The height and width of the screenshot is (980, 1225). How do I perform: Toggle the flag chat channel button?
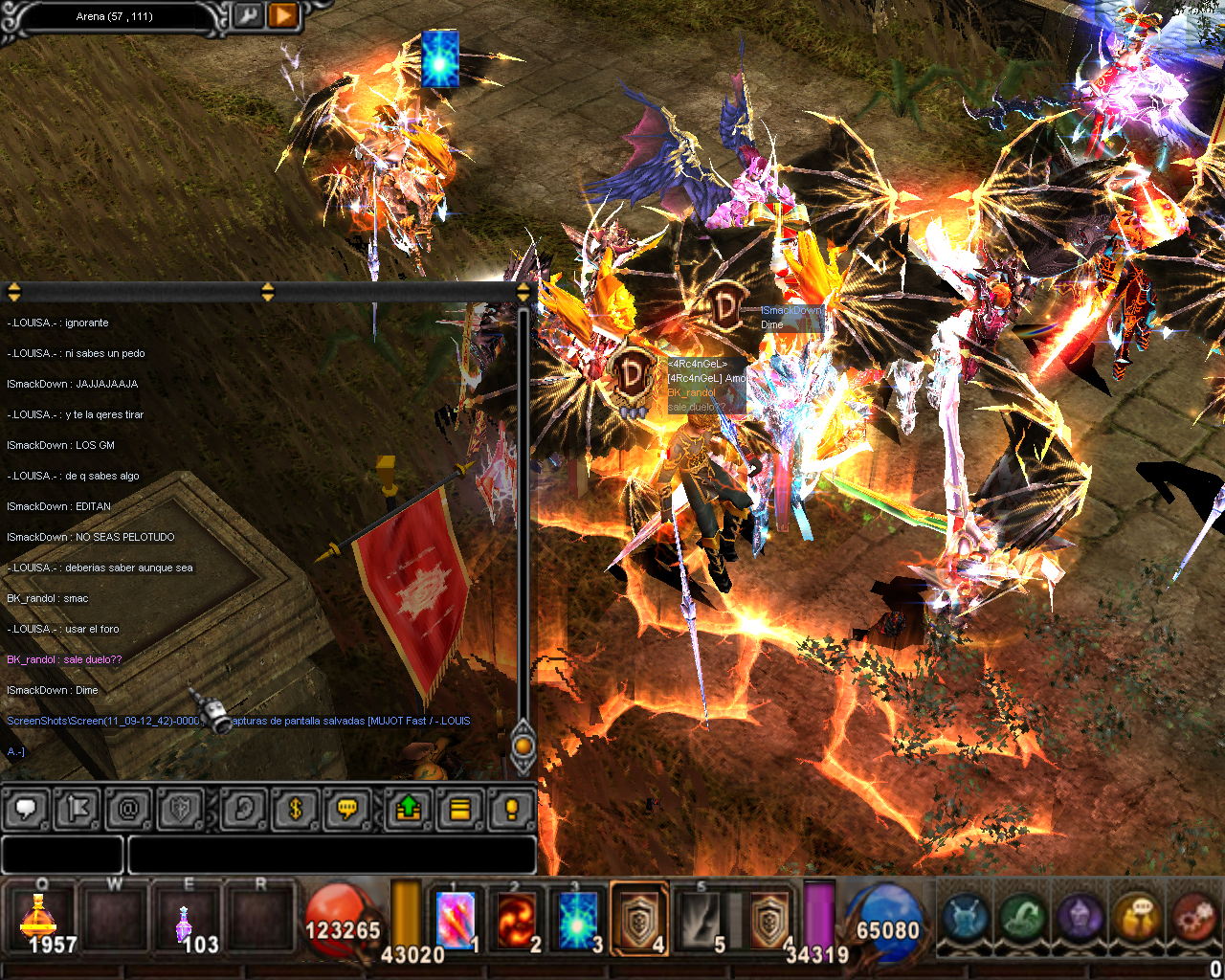[x=78, y=810]
